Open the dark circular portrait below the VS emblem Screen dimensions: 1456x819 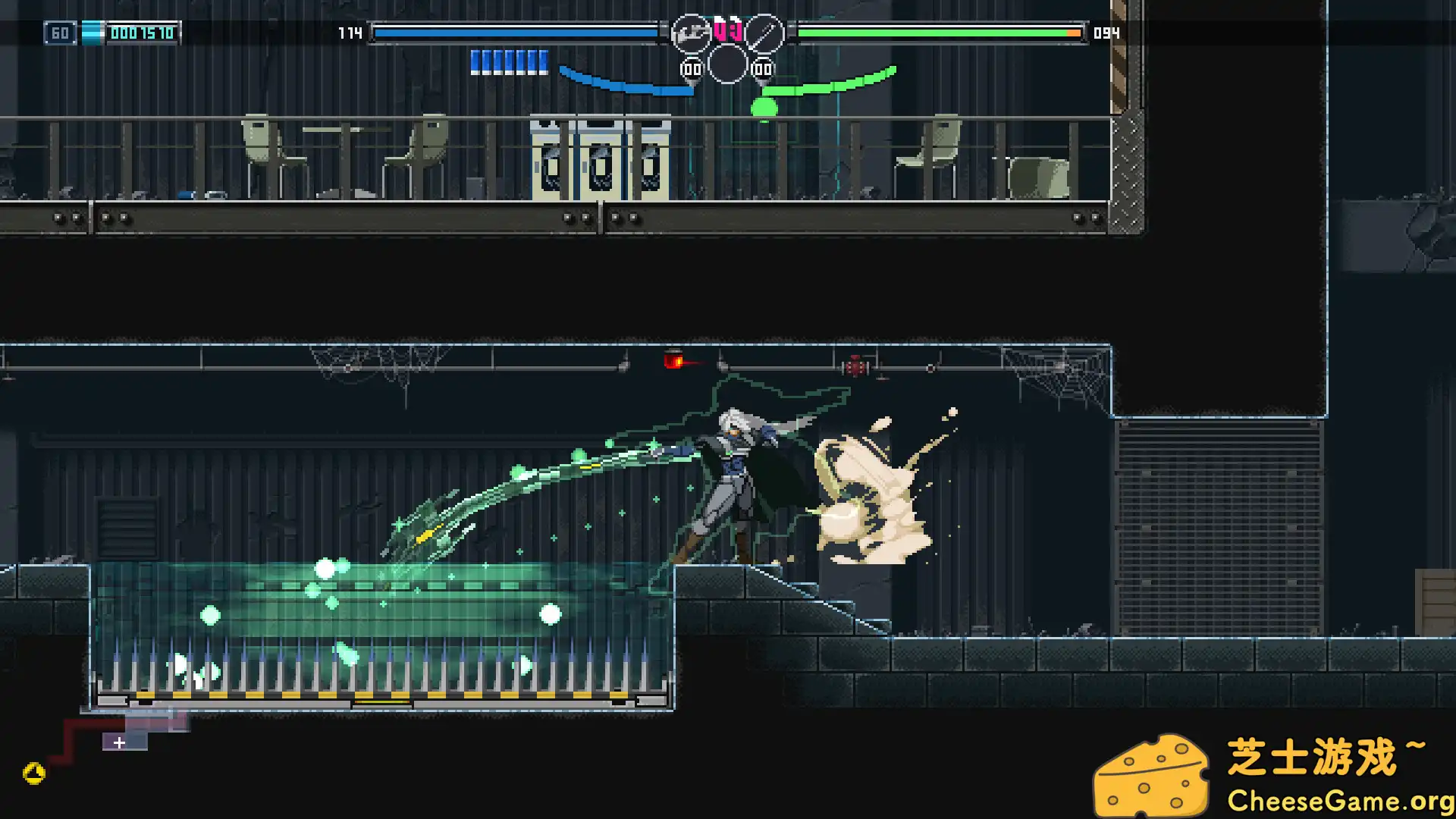[x=726, y=64]
